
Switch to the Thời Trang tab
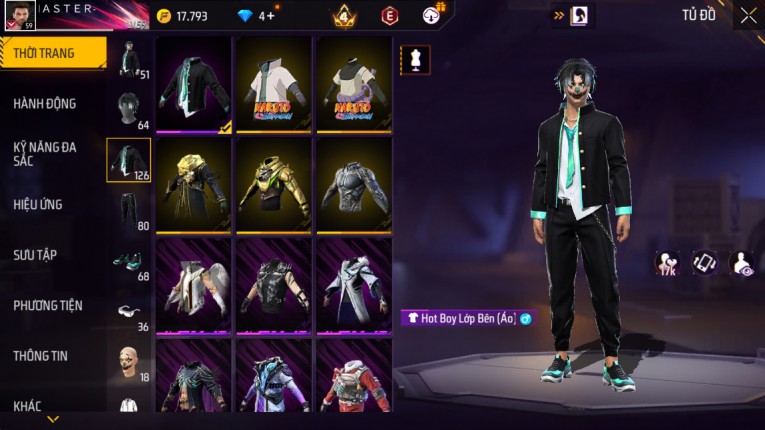point(48,53)
